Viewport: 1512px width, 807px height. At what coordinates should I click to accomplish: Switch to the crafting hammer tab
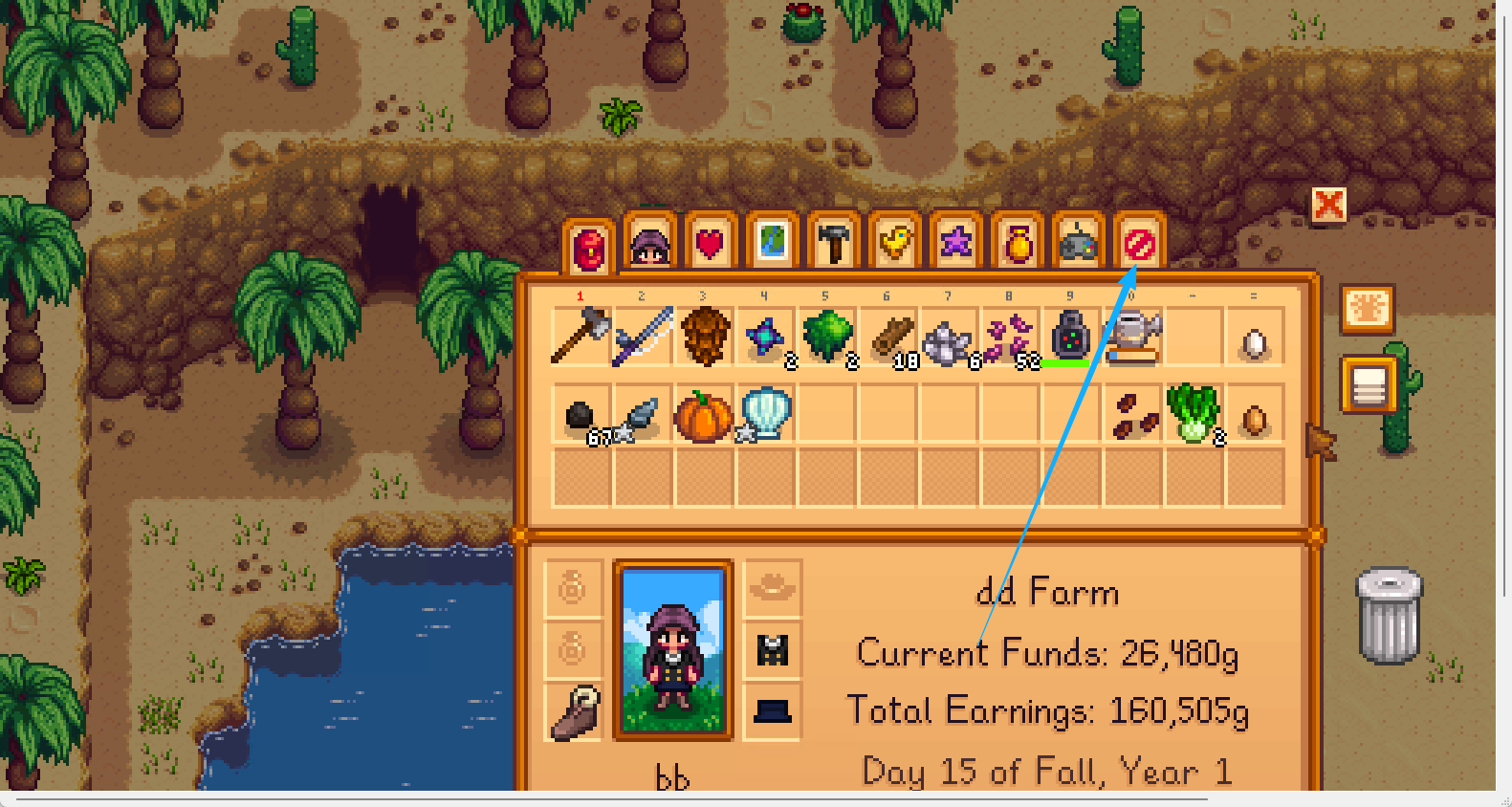833,246
